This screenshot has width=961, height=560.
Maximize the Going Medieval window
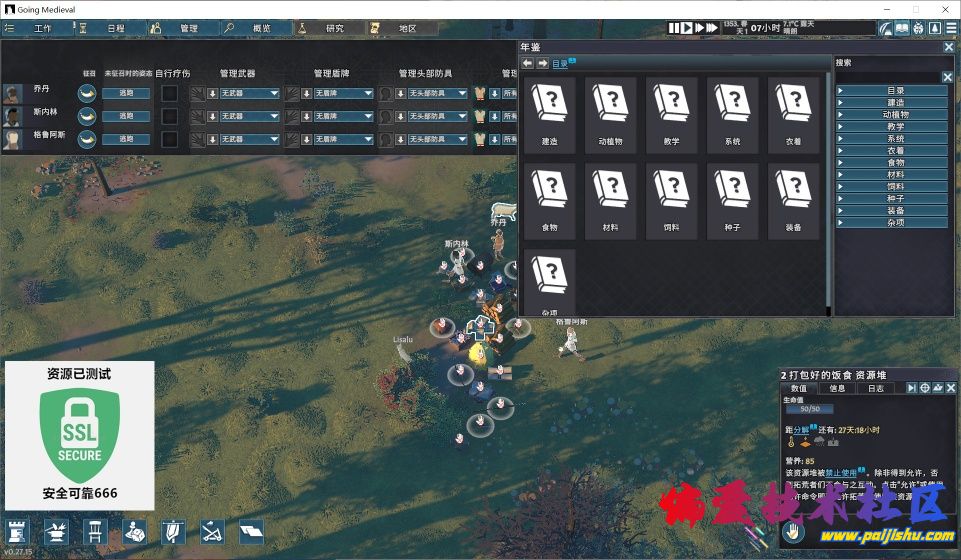pyautogui.click(x=915, y=8)
